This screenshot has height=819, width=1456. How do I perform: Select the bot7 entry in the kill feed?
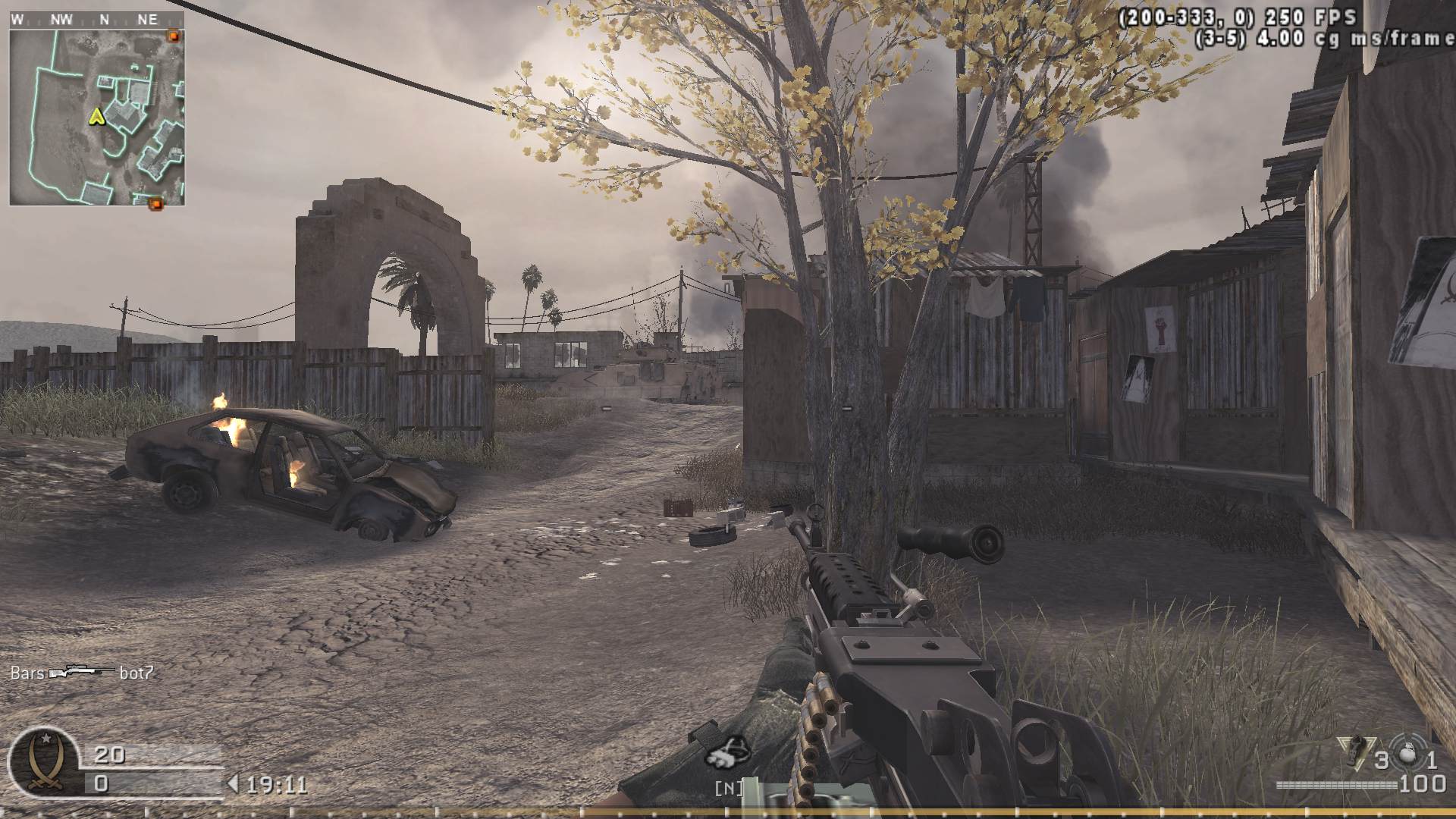coord(136,672)
